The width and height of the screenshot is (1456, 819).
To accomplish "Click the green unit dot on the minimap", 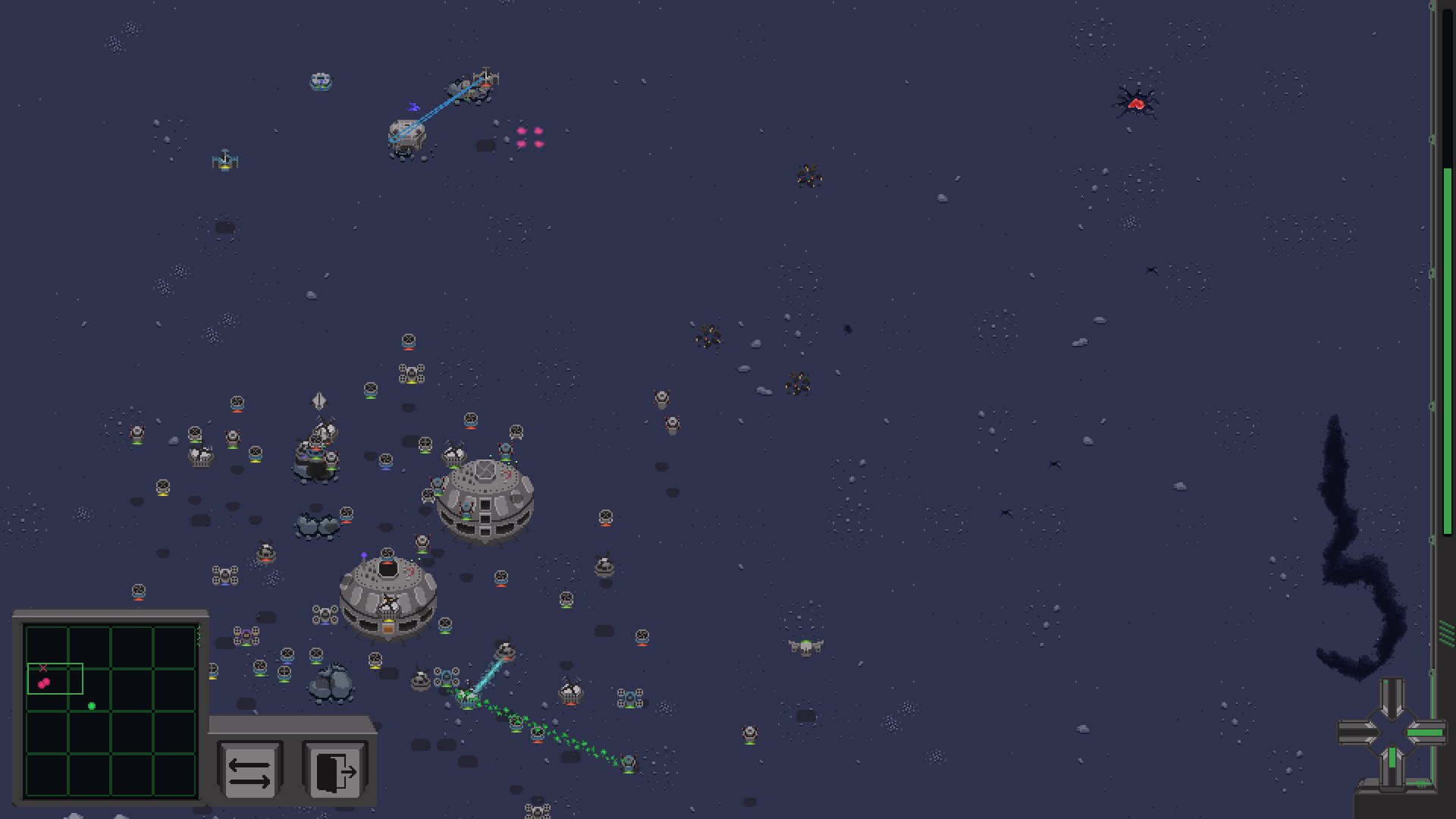I will (93, 705).
